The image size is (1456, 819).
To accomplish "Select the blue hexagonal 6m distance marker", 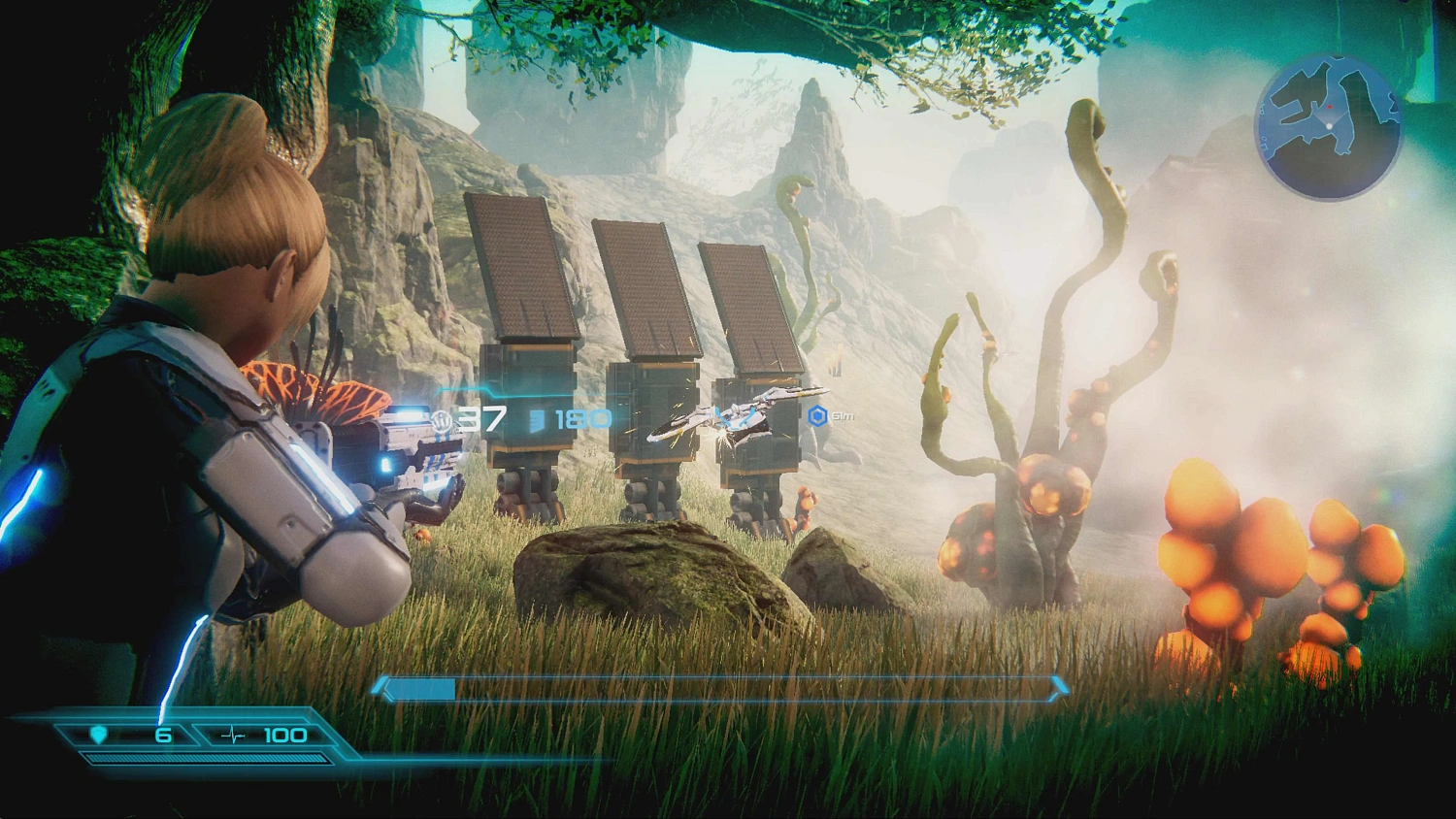I will (820, 413).
